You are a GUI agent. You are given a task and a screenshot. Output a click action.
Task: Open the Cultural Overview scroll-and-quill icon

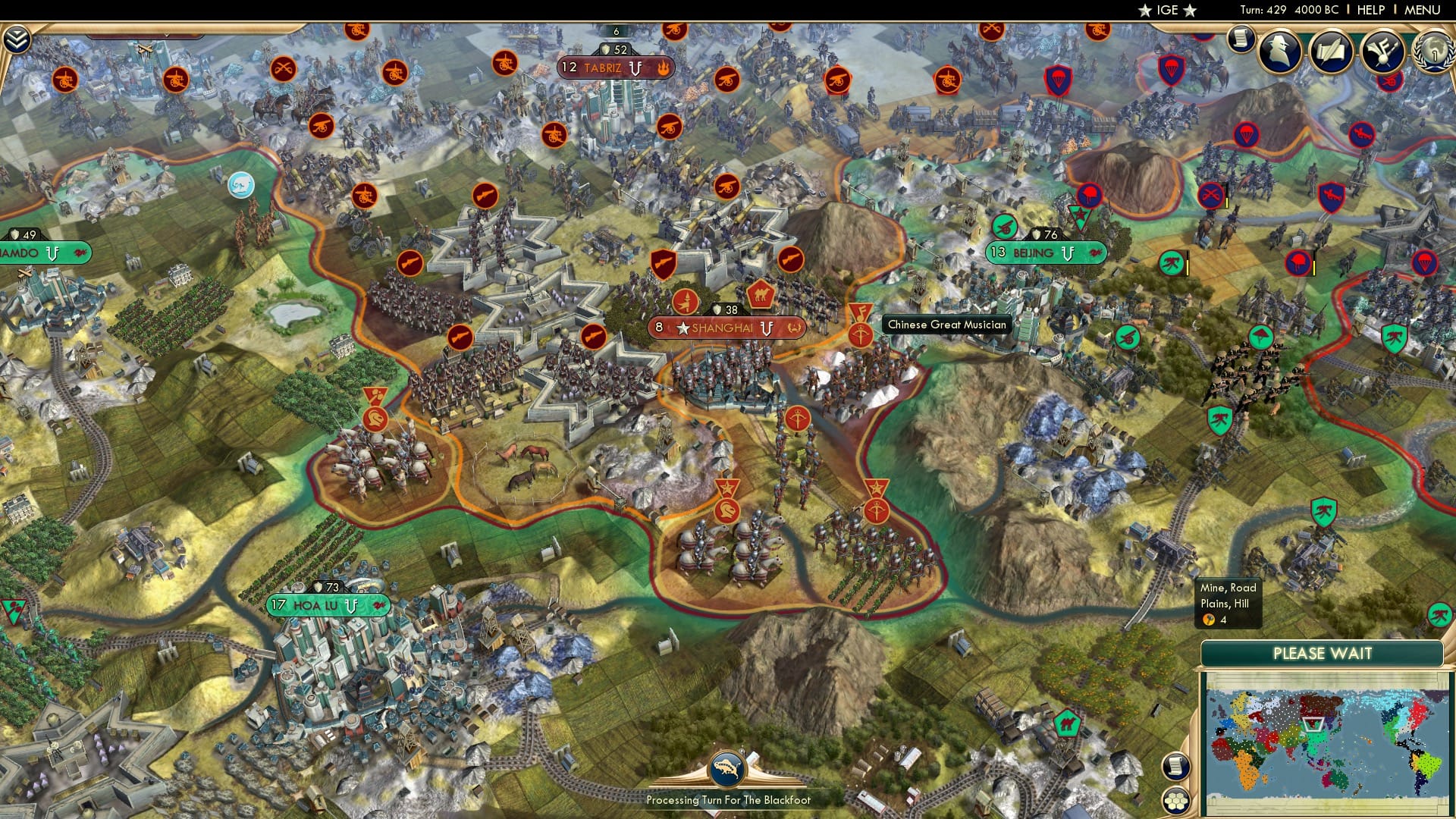1332,49
